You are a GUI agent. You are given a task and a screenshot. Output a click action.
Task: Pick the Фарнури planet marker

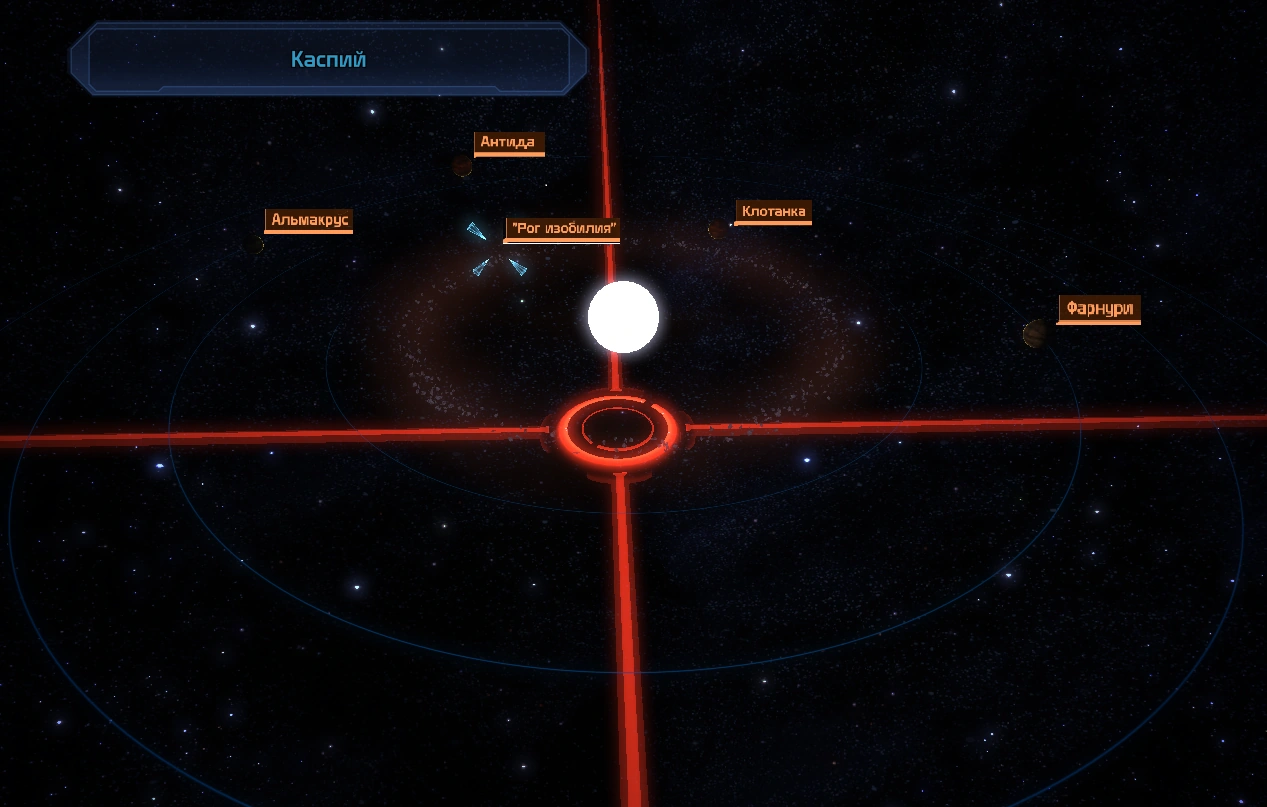click(x=1035, y=333)
